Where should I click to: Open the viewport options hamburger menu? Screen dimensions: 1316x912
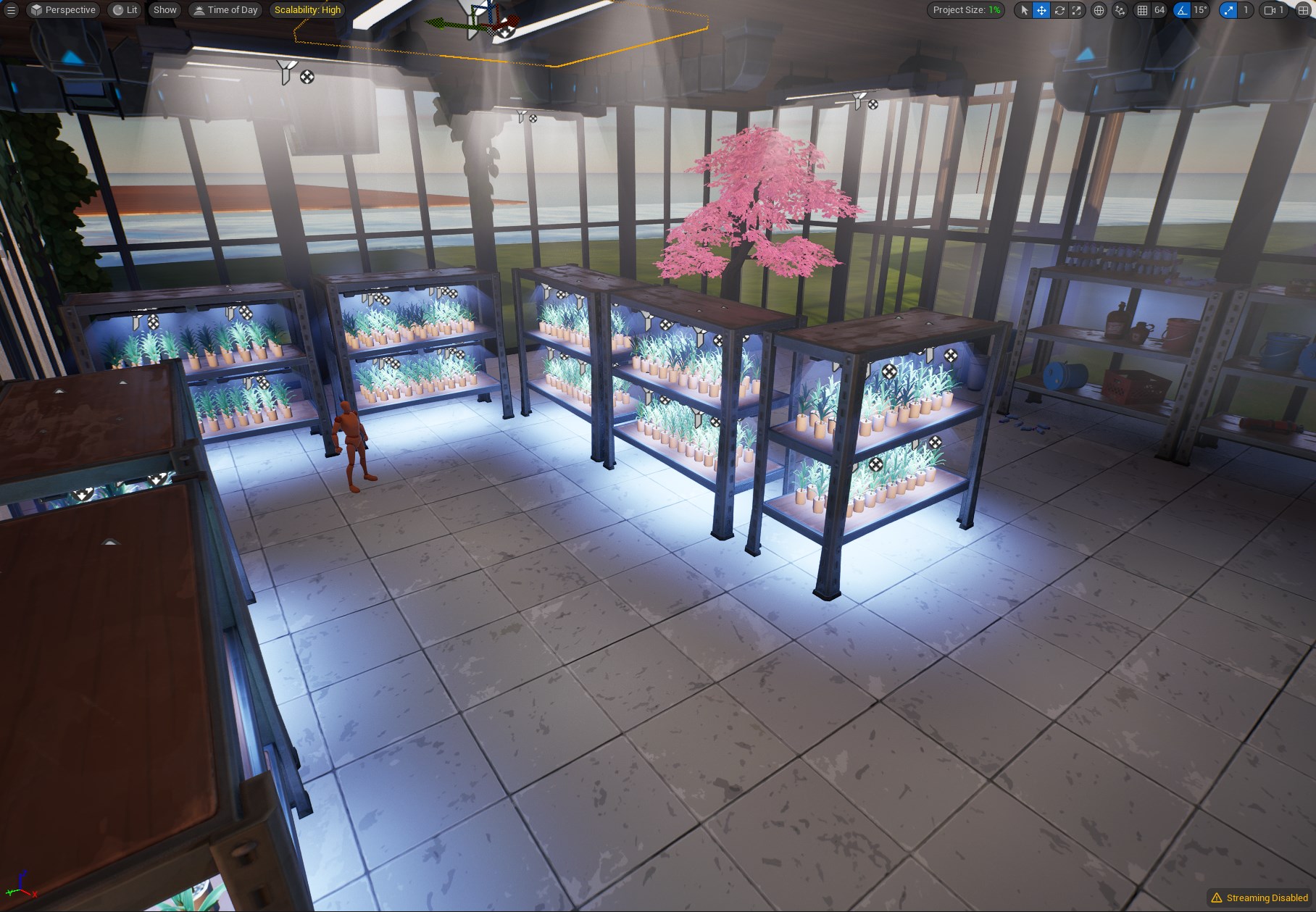(11, 10)
